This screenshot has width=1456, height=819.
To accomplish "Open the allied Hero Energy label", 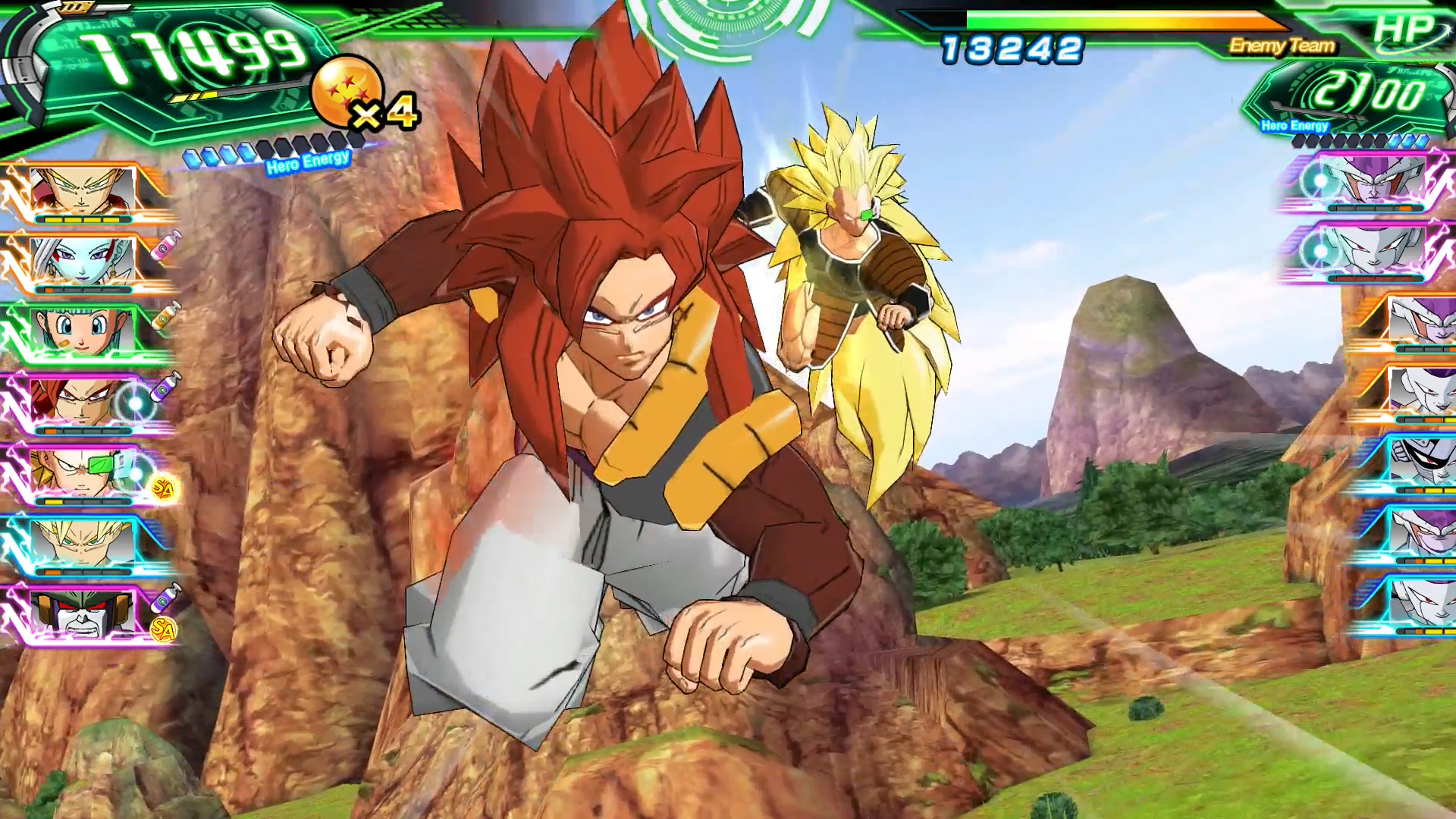I will pos(306,160).
